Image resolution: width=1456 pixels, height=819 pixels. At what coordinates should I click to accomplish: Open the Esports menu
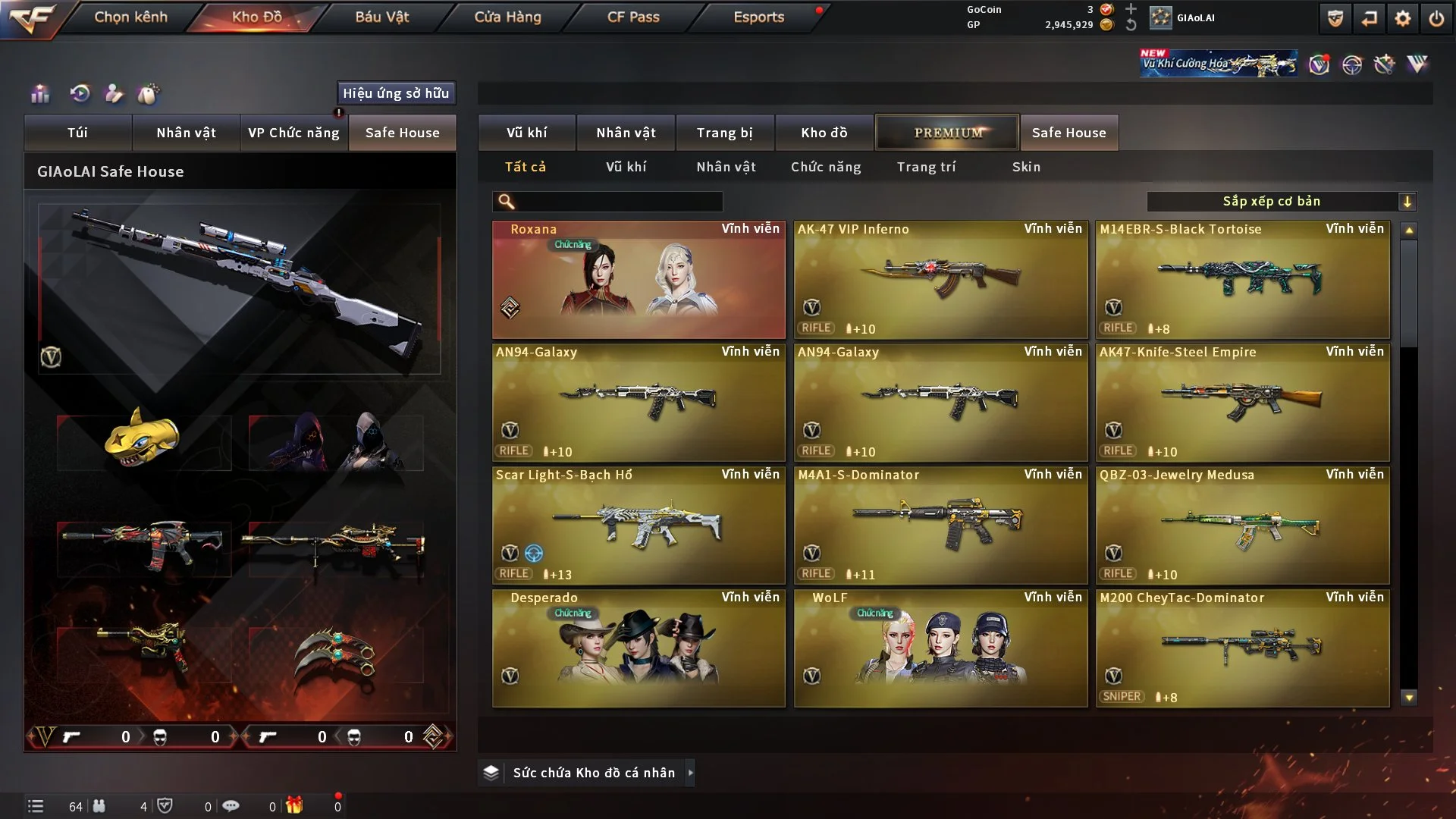point(758,17)
